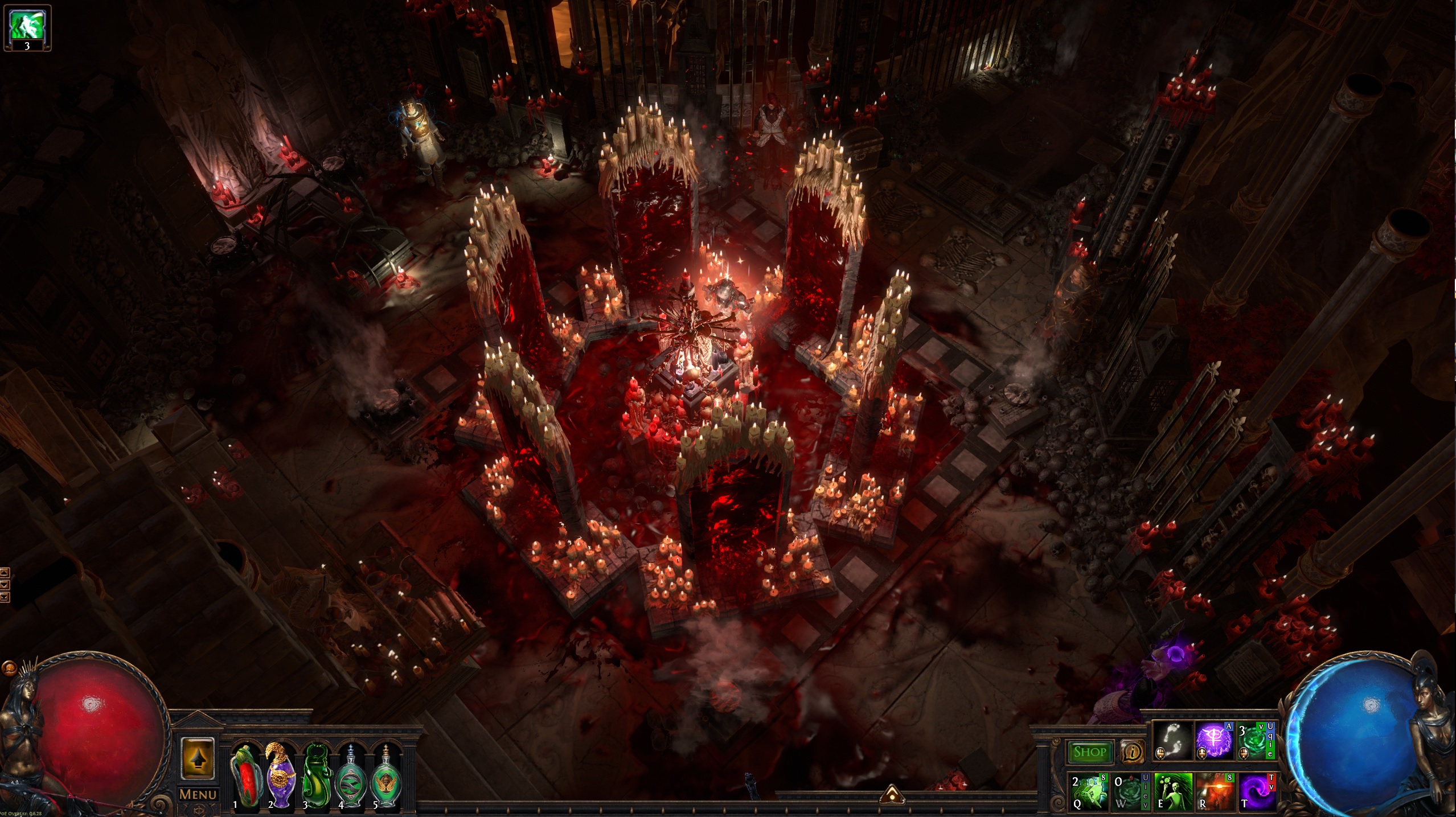Select the green vortex skill showing 3
This screenshot has width=1456, height=817.
point(1254,741)
